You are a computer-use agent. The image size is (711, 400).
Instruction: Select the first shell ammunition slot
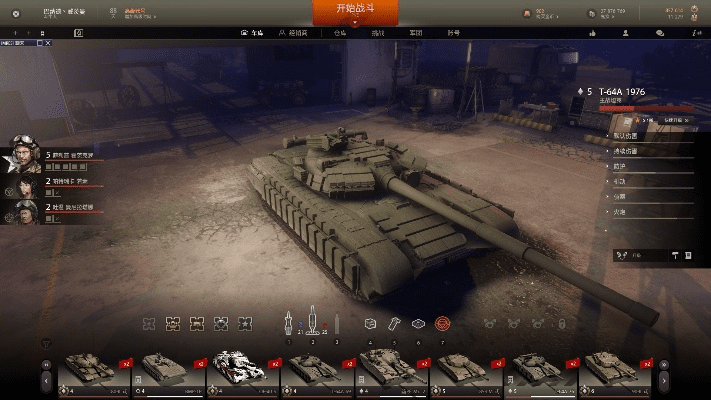(288, 323)
